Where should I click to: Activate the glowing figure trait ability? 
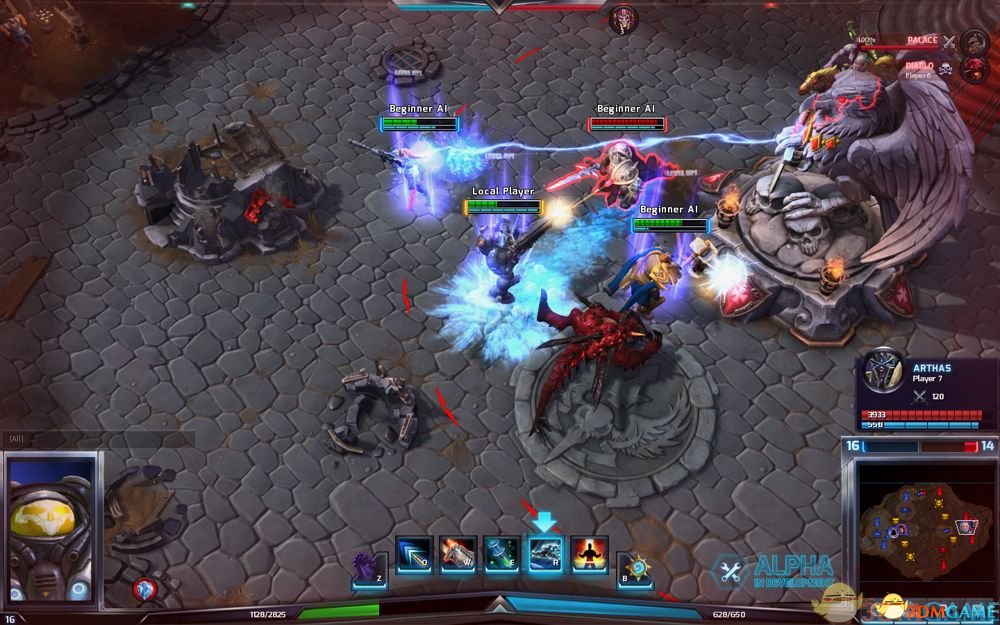tap(589, 555)
